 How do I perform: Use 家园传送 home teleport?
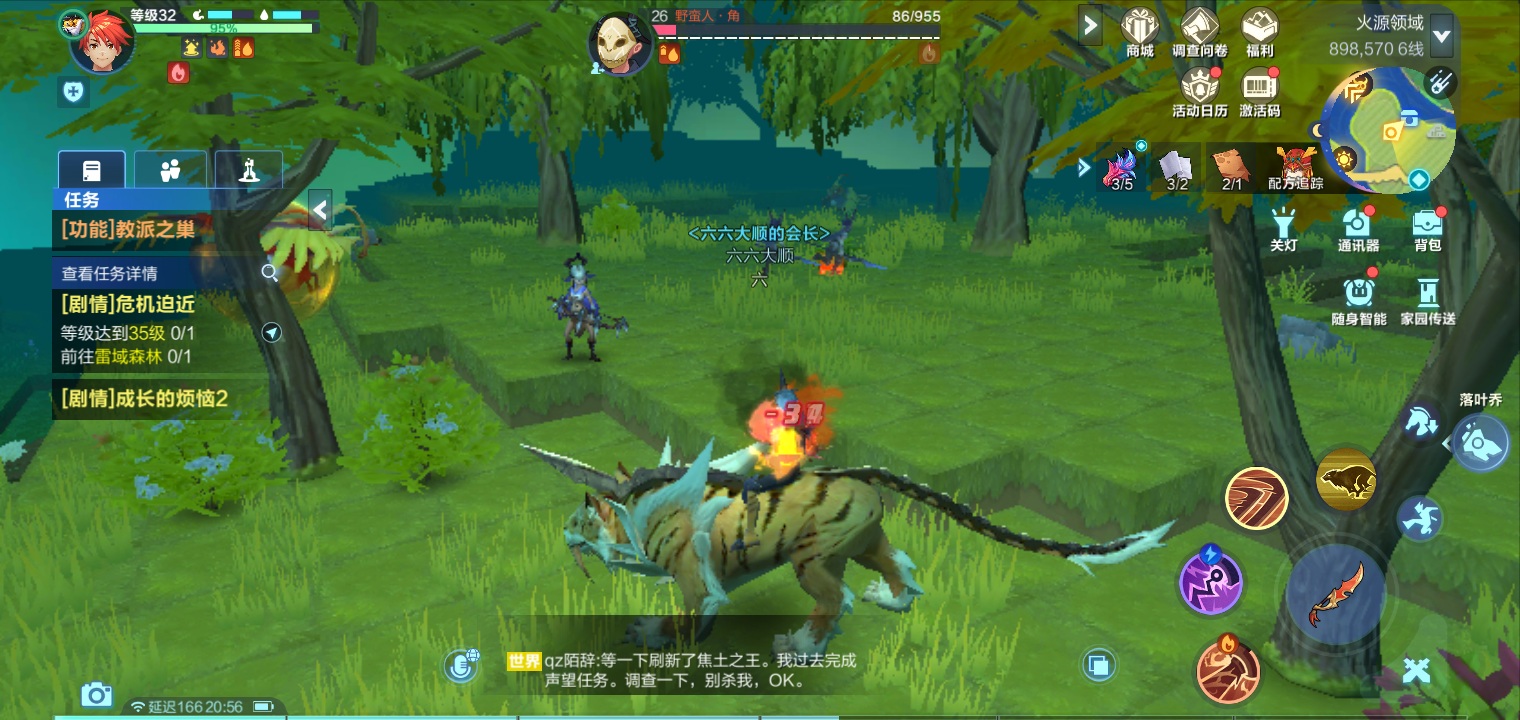click(1427, 300)
